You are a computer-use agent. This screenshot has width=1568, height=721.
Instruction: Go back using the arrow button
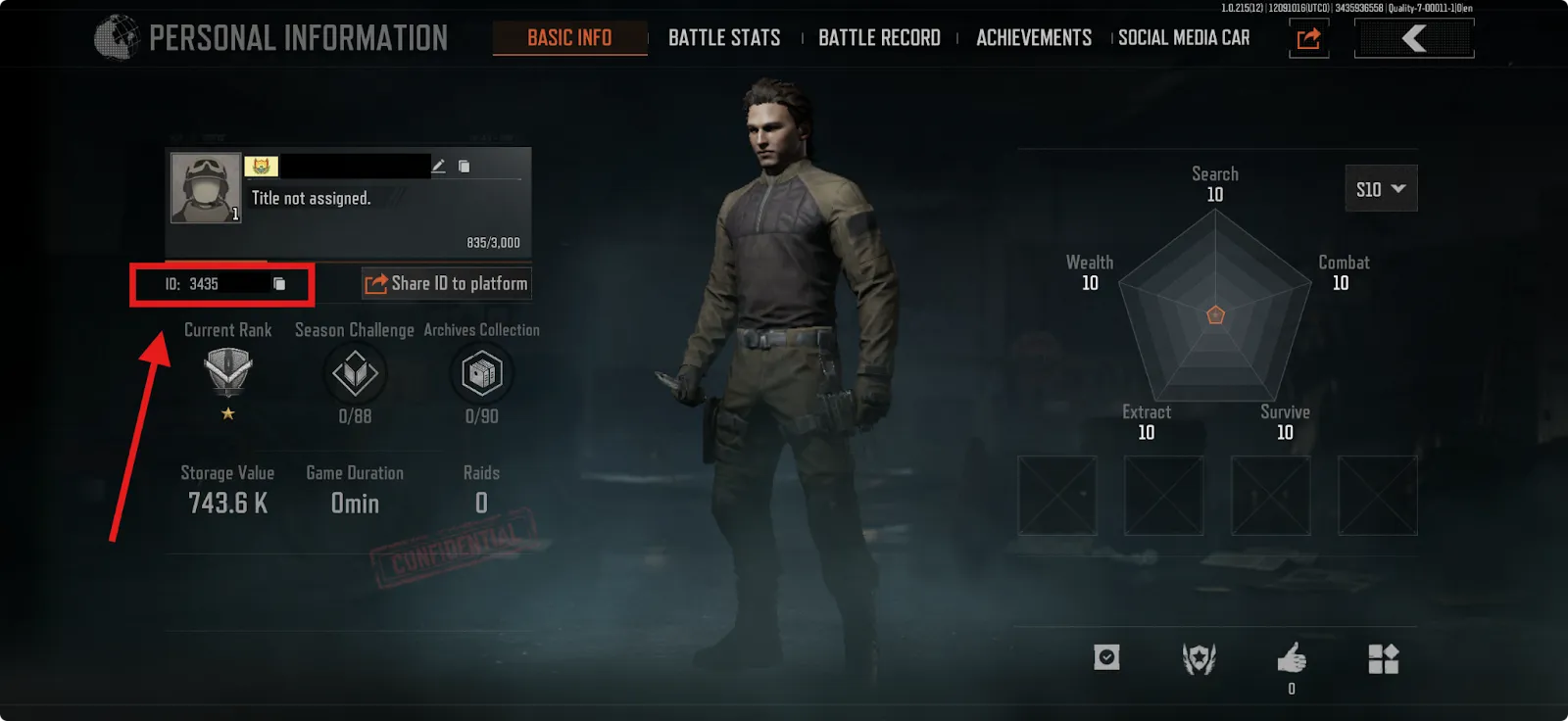pos(1413,39)
